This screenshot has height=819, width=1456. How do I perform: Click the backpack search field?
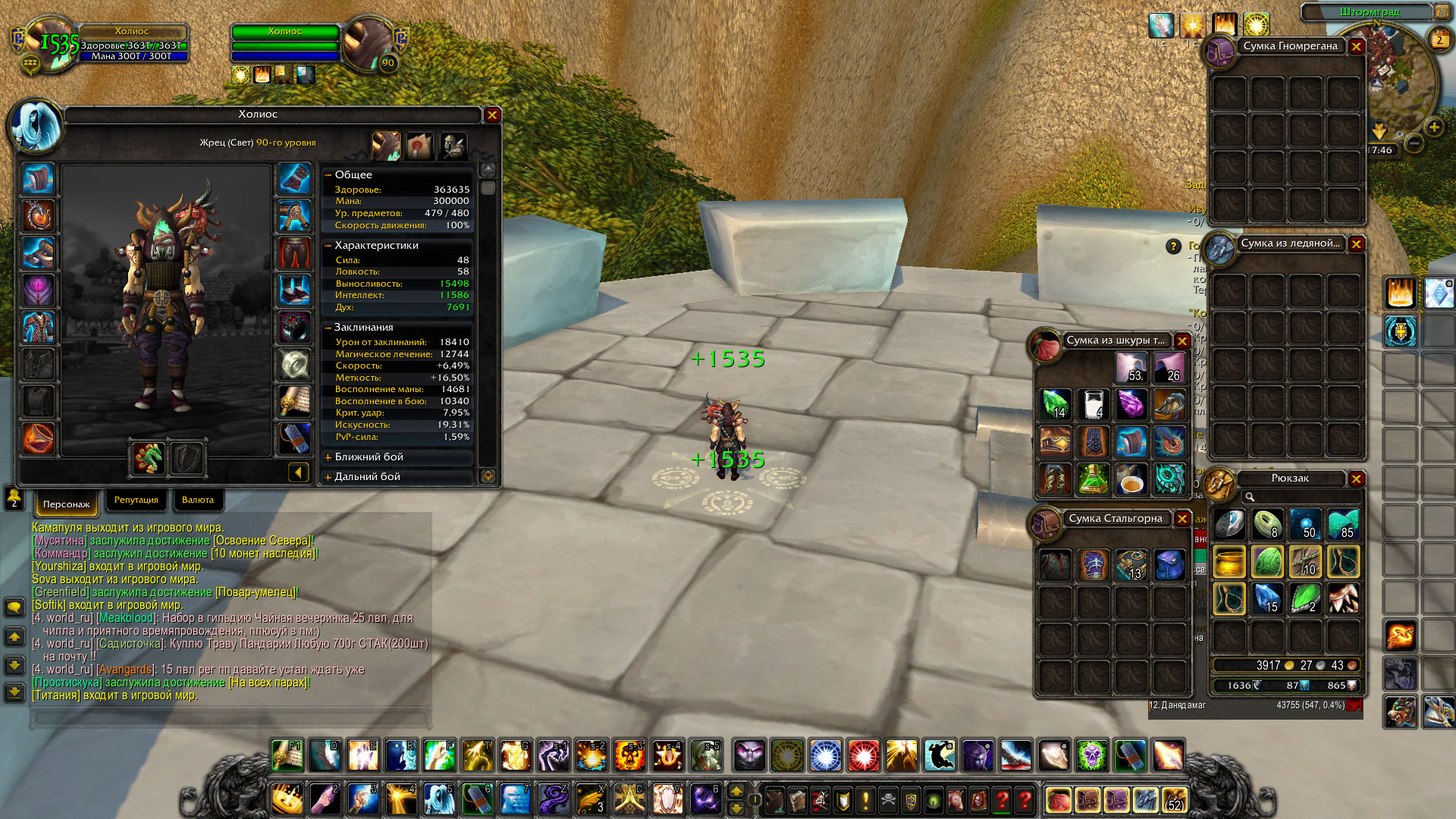pos(1301,497)
